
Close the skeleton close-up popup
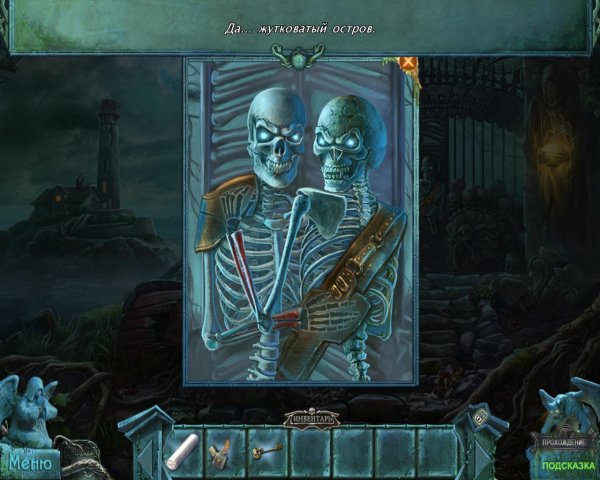point(408,62)
